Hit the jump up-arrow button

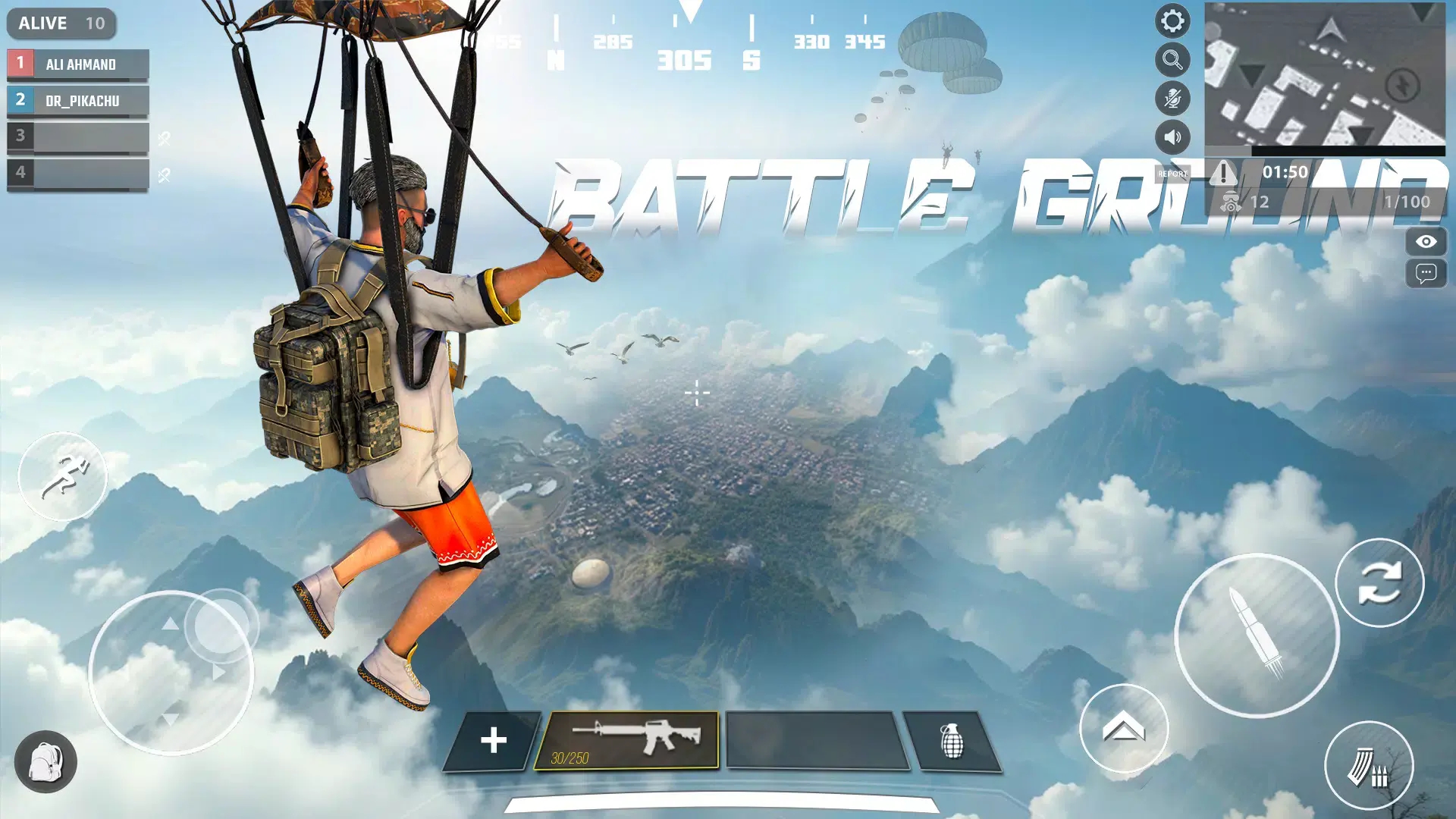[1124, 729]
